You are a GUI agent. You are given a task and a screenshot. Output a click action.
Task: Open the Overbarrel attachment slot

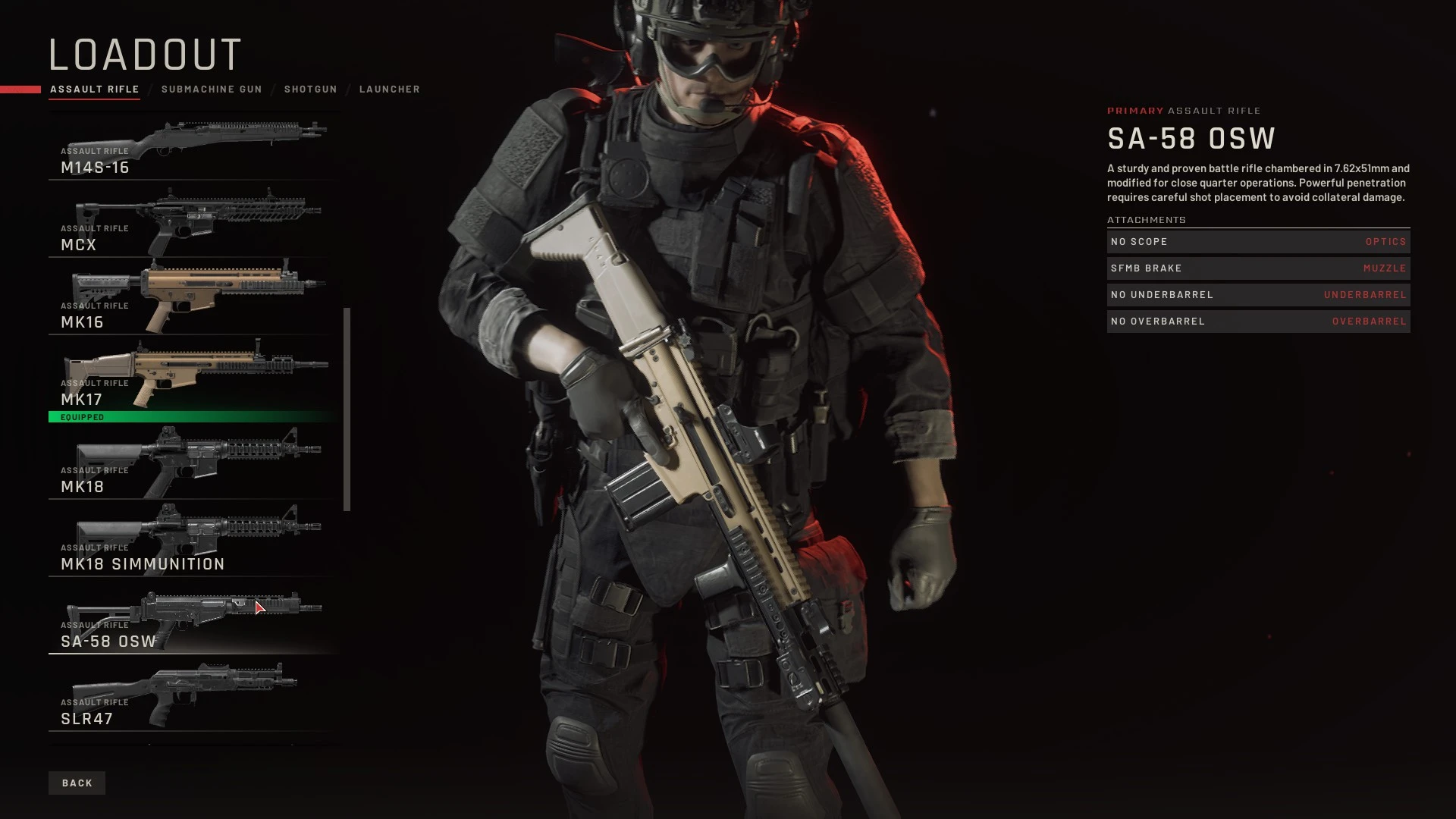coord(1257,321)
